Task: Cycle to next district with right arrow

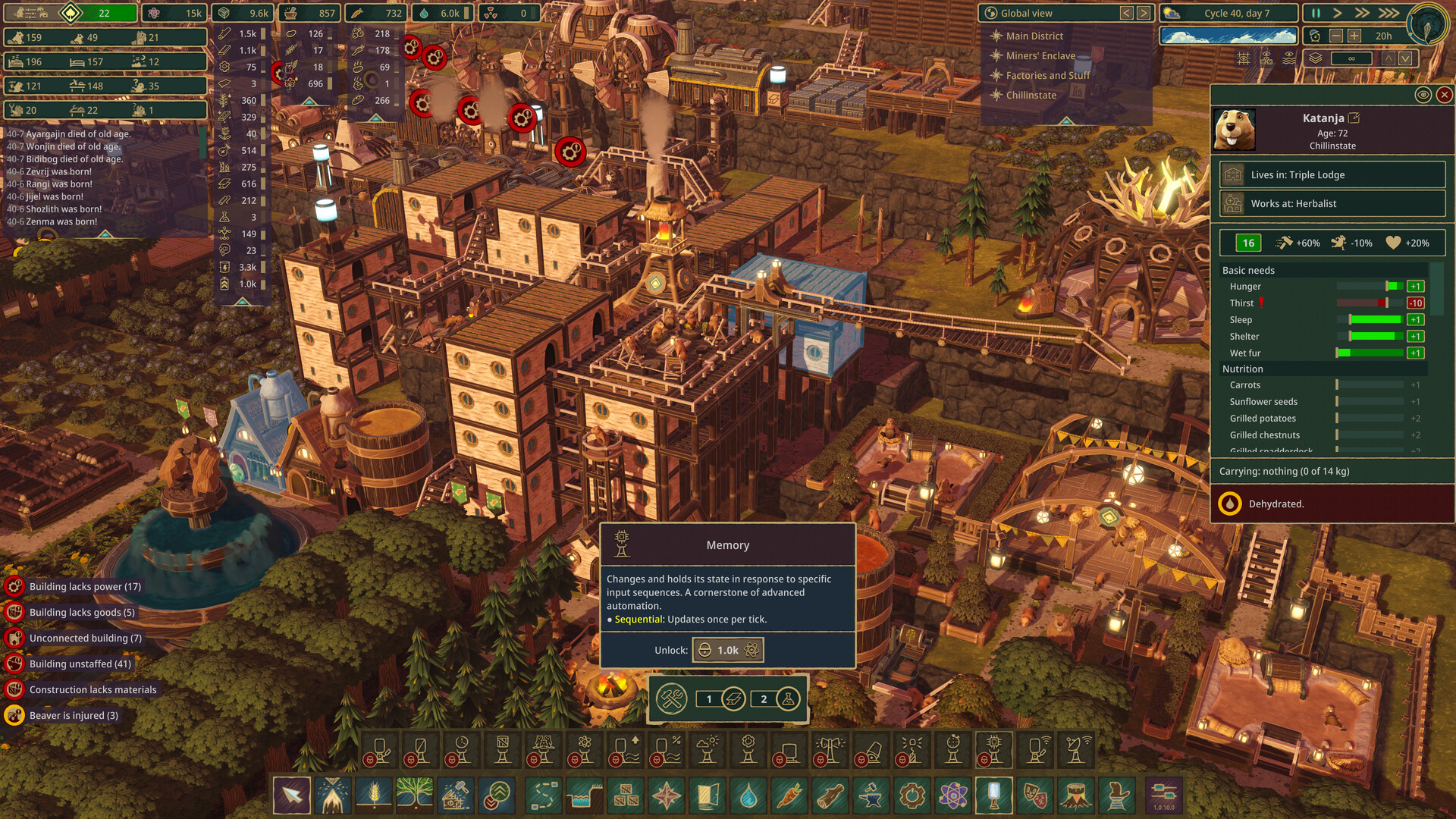Action: pos(1143,13)
